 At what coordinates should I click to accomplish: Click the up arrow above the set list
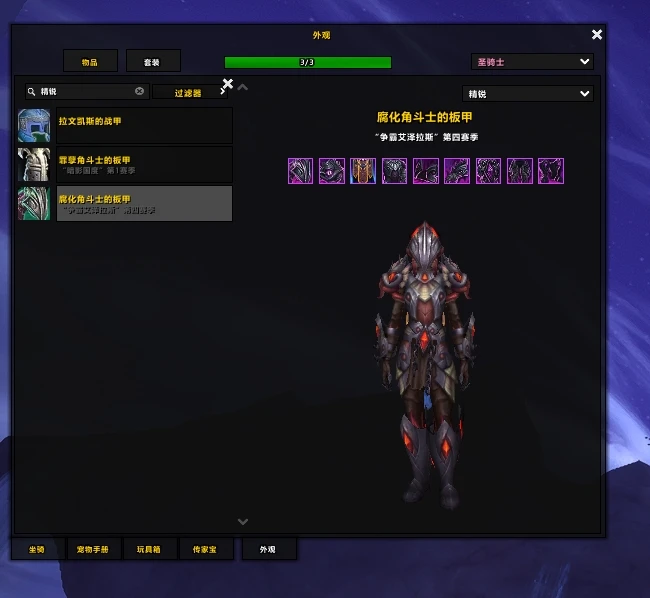pyautogui.click(x=243, y=87)
